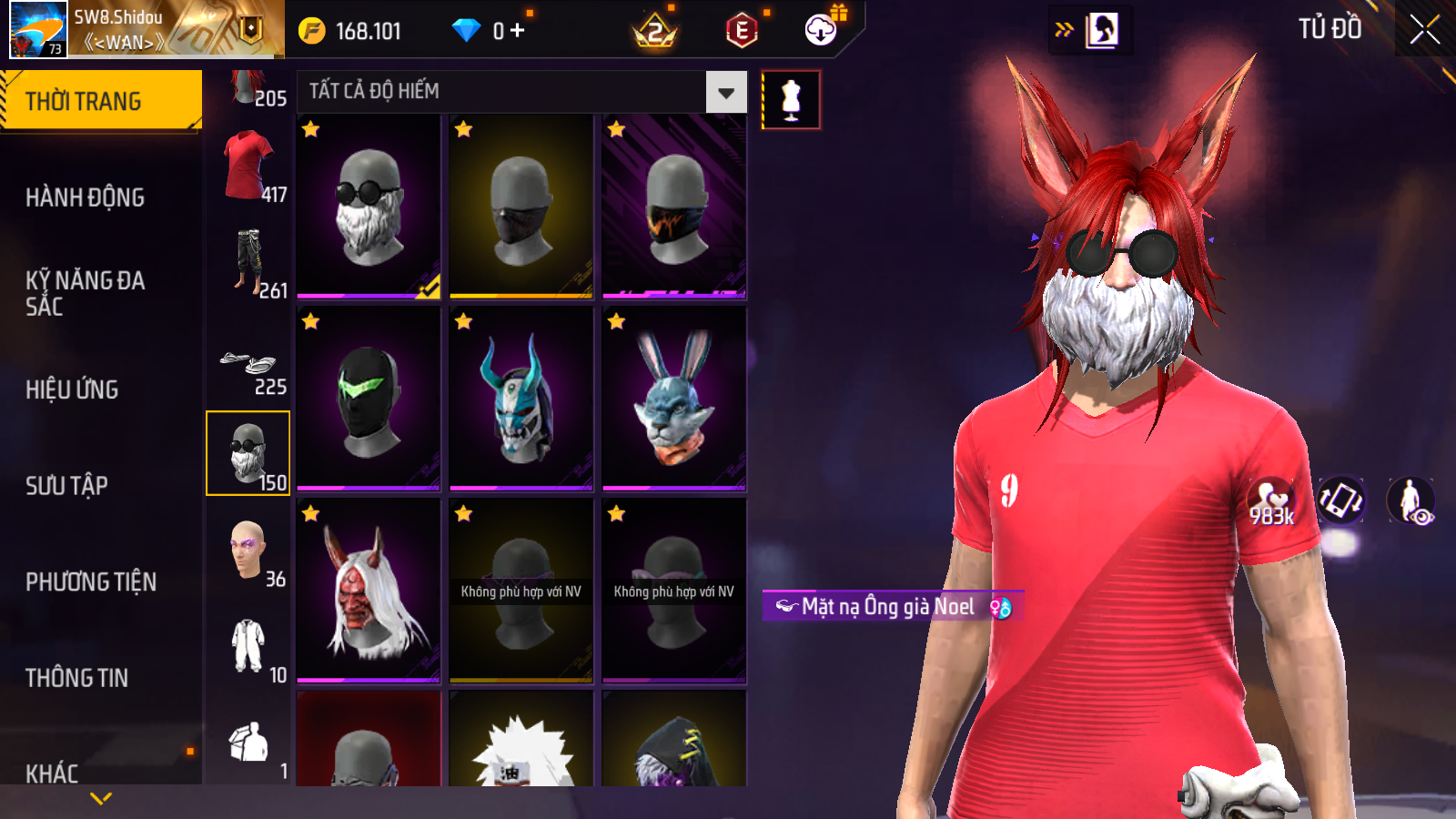This screenshot has width=1456, height=819.
Task: Add diamonds using the plus button
Action: click(x=518, y=31)
